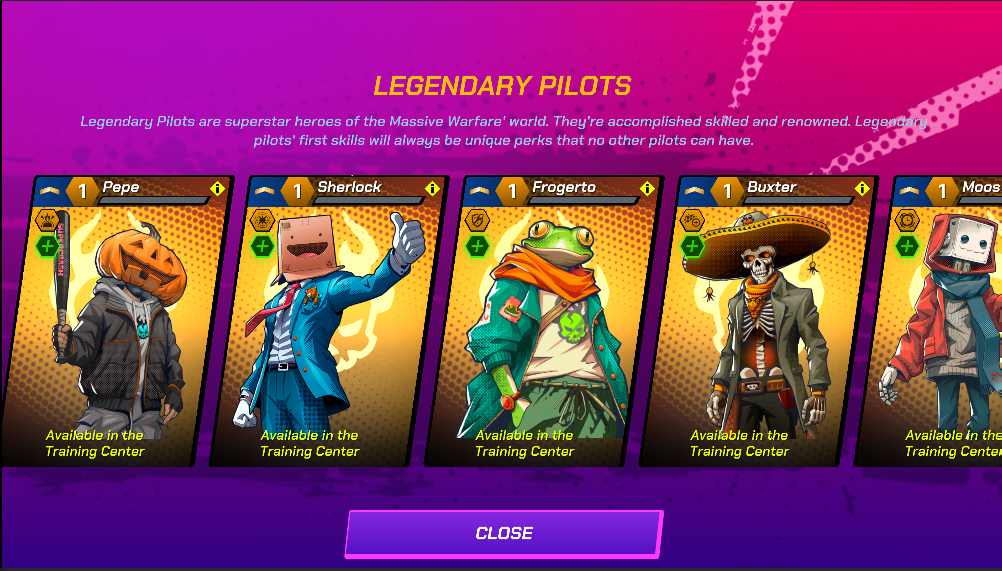
Task: Open Buxter's green plus skill slot
Action: pyautogui.click(x=691, y=246)
